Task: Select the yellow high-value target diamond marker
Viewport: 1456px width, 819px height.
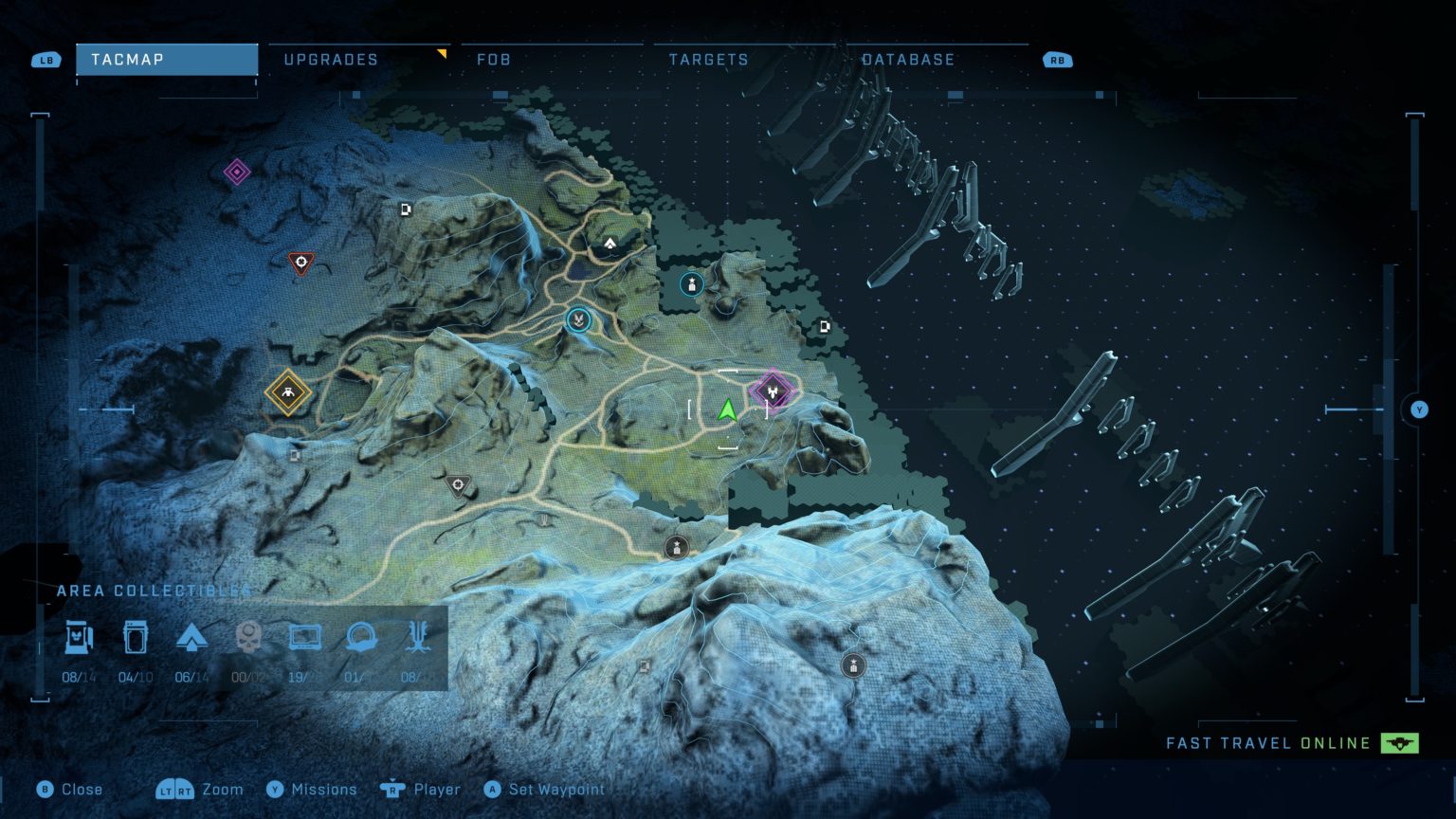Action: pos(287,391)
